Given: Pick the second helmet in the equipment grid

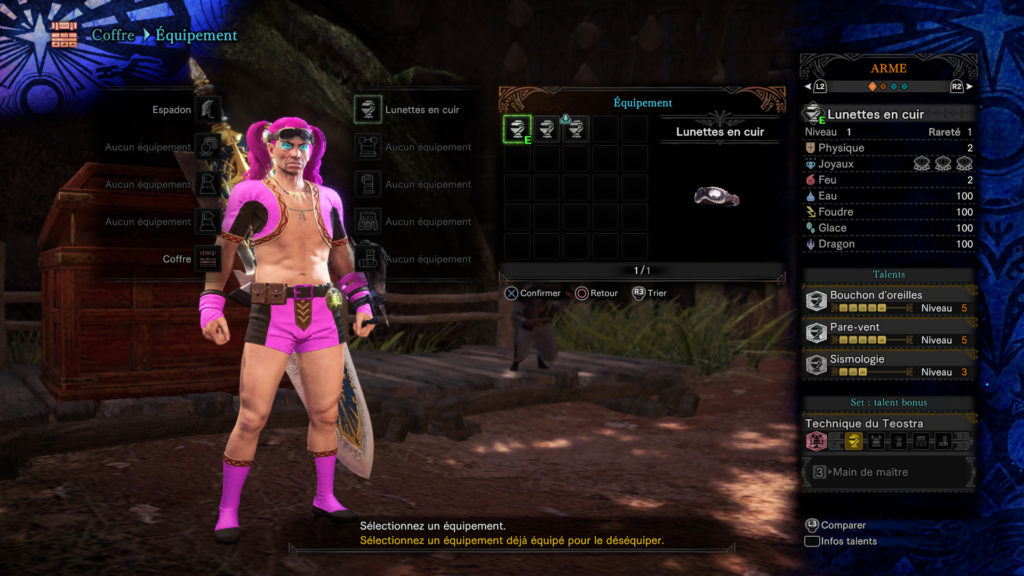Looking at the screenshot, I should coord(546,129).
